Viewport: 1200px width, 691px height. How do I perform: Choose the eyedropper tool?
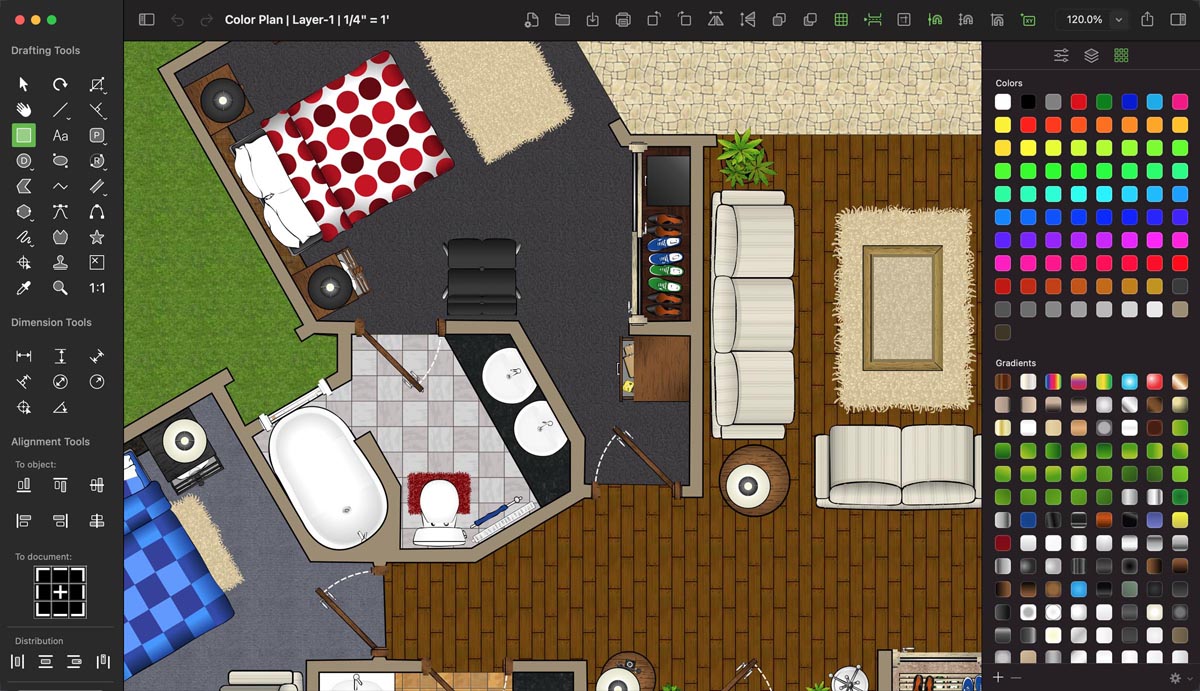[24, 288]
